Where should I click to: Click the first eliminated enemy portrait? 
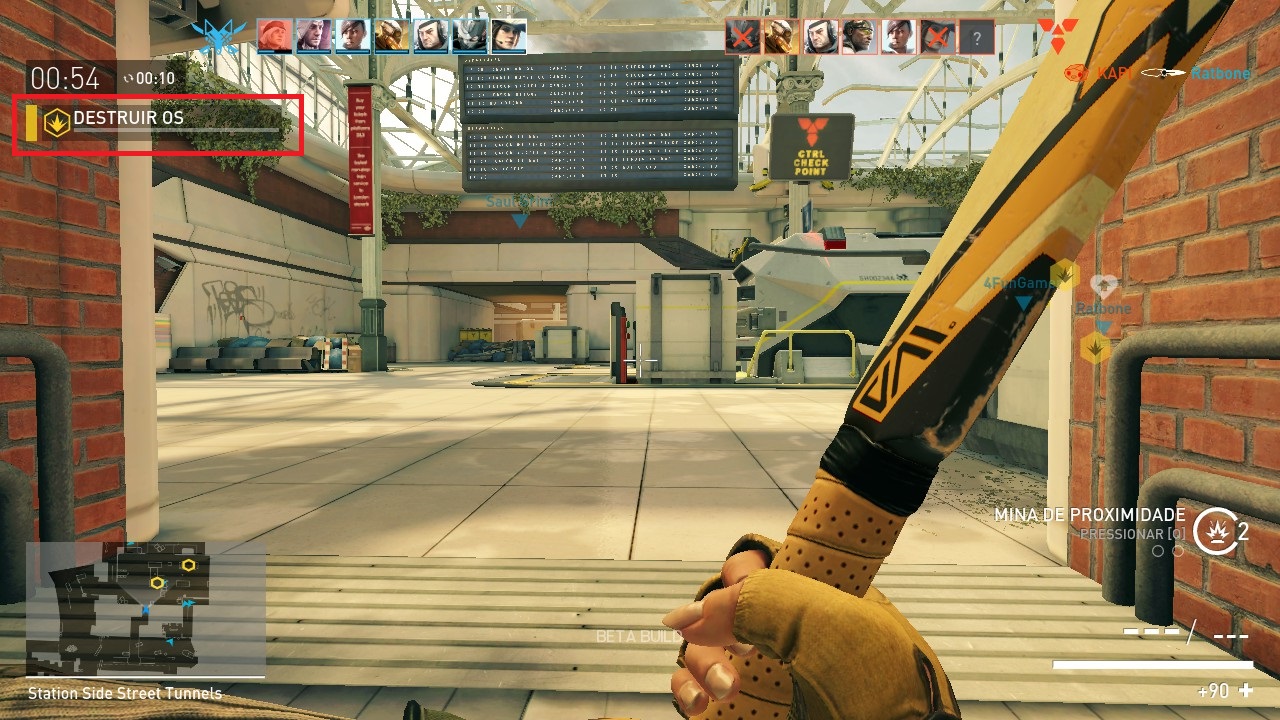pyautogui.click(x=743, y=37)
